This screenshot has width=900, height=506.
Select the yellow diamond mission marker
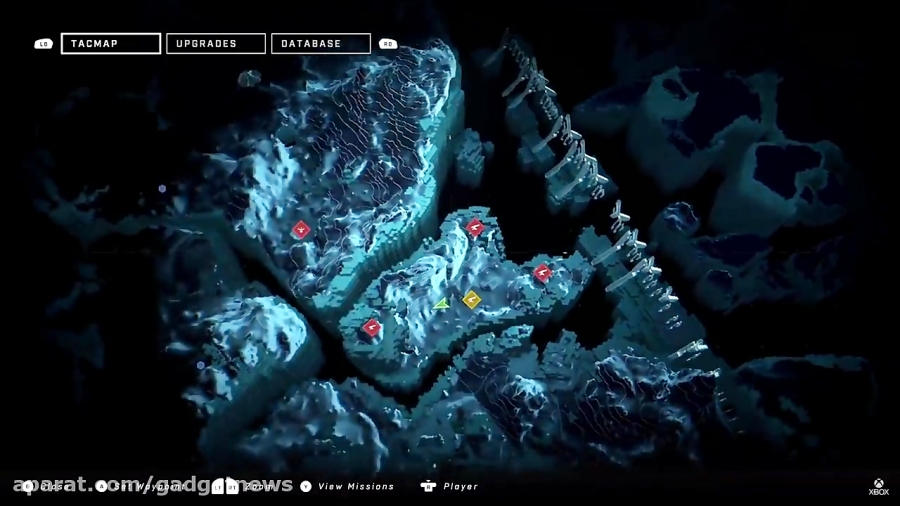coord(472,299)
